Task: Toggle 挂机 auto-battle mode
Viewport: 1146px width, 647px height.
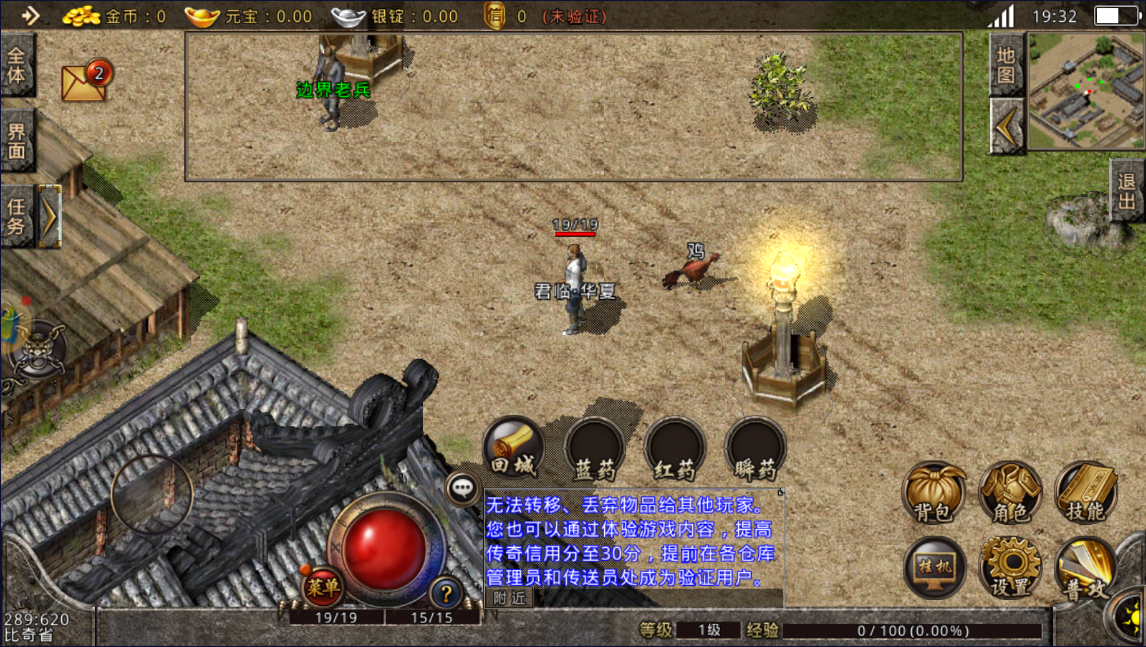Action: 934,567
